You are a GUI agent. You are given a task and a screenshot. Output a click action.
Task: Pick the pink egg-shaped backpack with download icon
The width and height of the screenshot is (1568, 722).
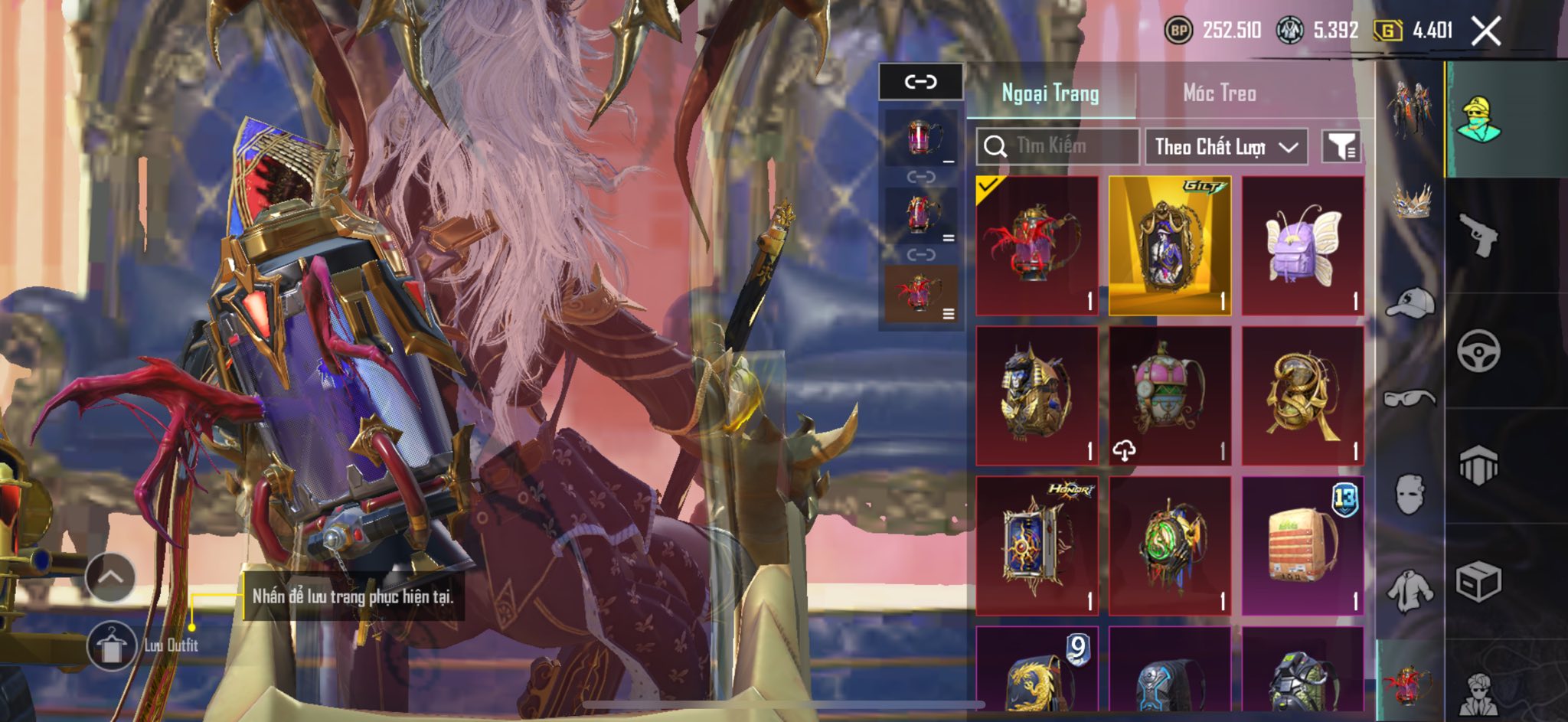[x=1169, y=396]
